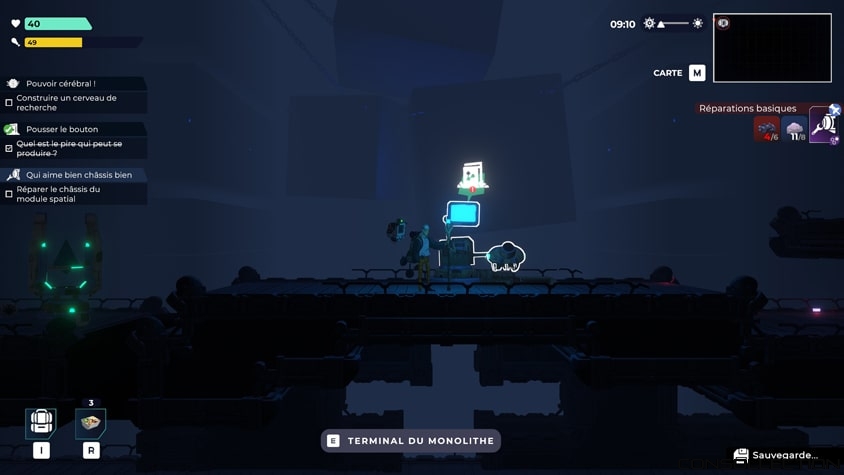Click the crossed-out objective "Quel est le pire"
The height and width of the screenshot is (475, 844).
69,148
